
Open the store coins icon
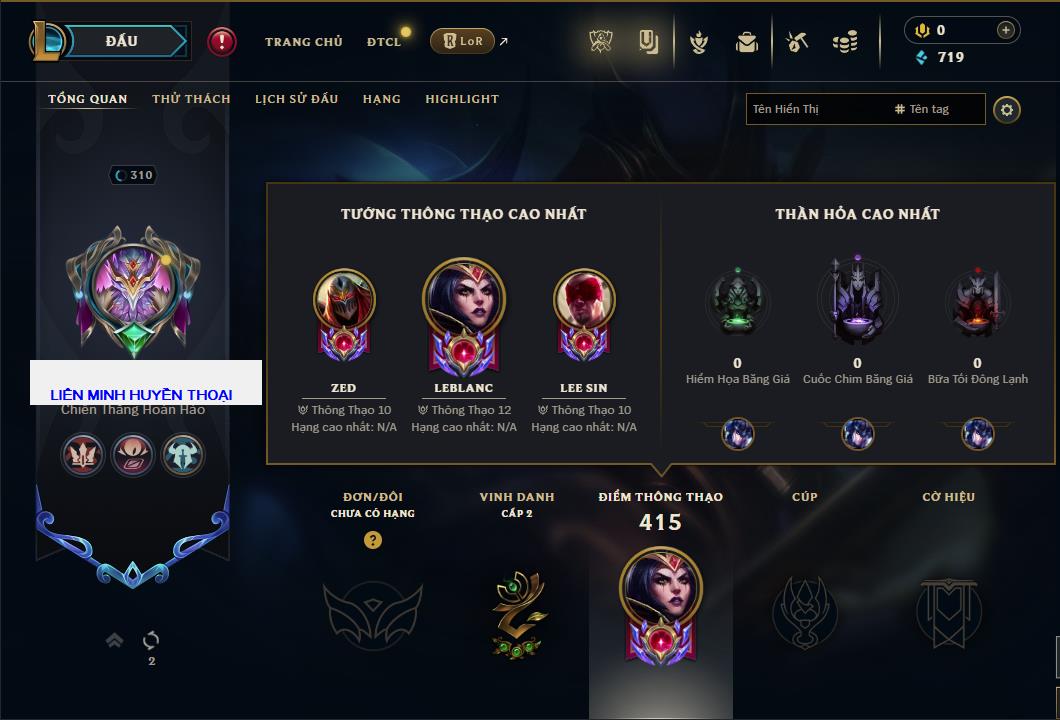845,42
